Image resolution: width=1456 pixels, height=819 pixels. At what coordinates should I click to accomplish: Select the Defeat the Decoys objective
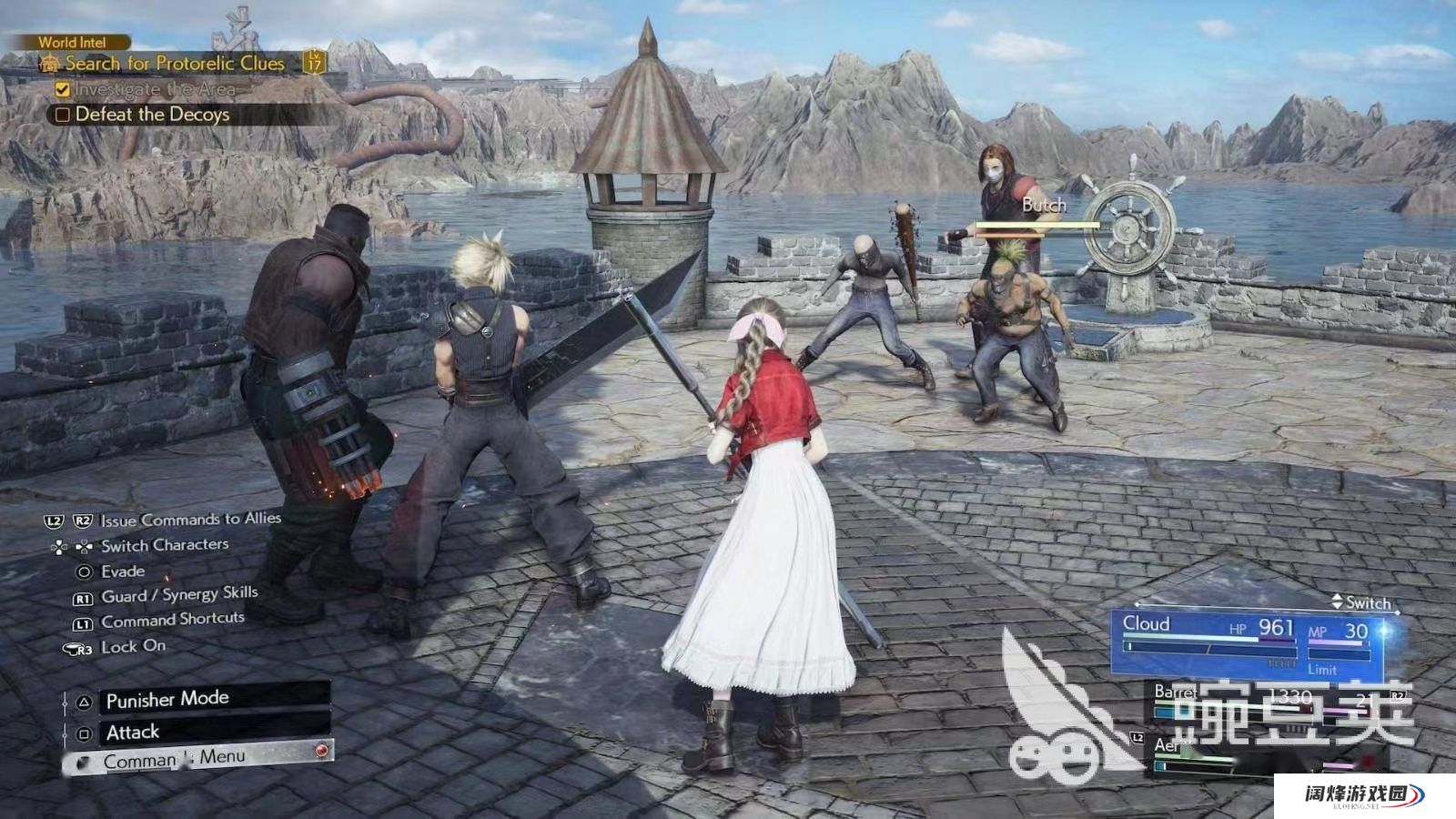coord(152,115)
